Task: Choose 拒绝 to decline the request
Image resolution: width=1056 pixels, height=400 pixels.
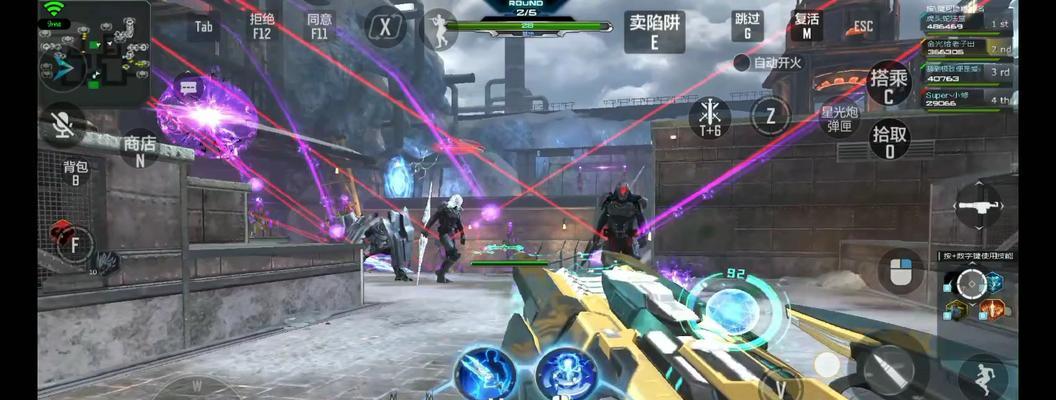Action: (262, 26)
